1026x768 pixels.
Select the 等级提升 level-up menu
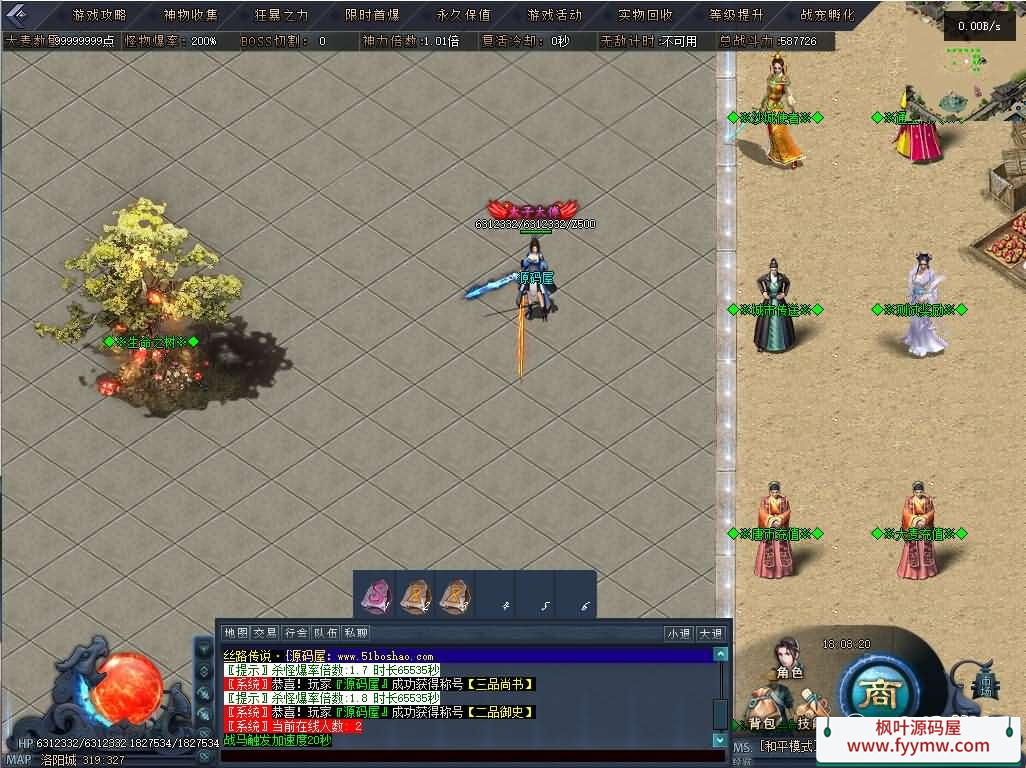pyautogui.click(x=737, y=15)
